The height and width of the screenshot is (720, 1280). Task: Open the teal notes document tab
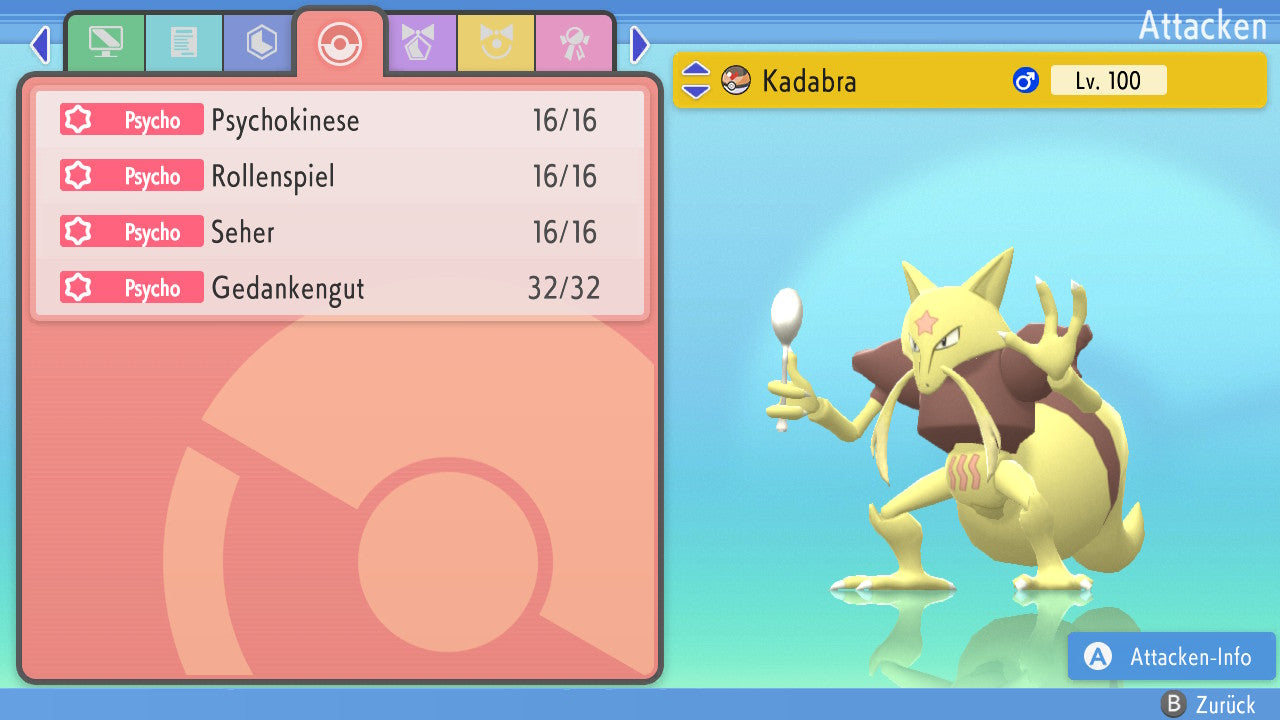point(184,44)
